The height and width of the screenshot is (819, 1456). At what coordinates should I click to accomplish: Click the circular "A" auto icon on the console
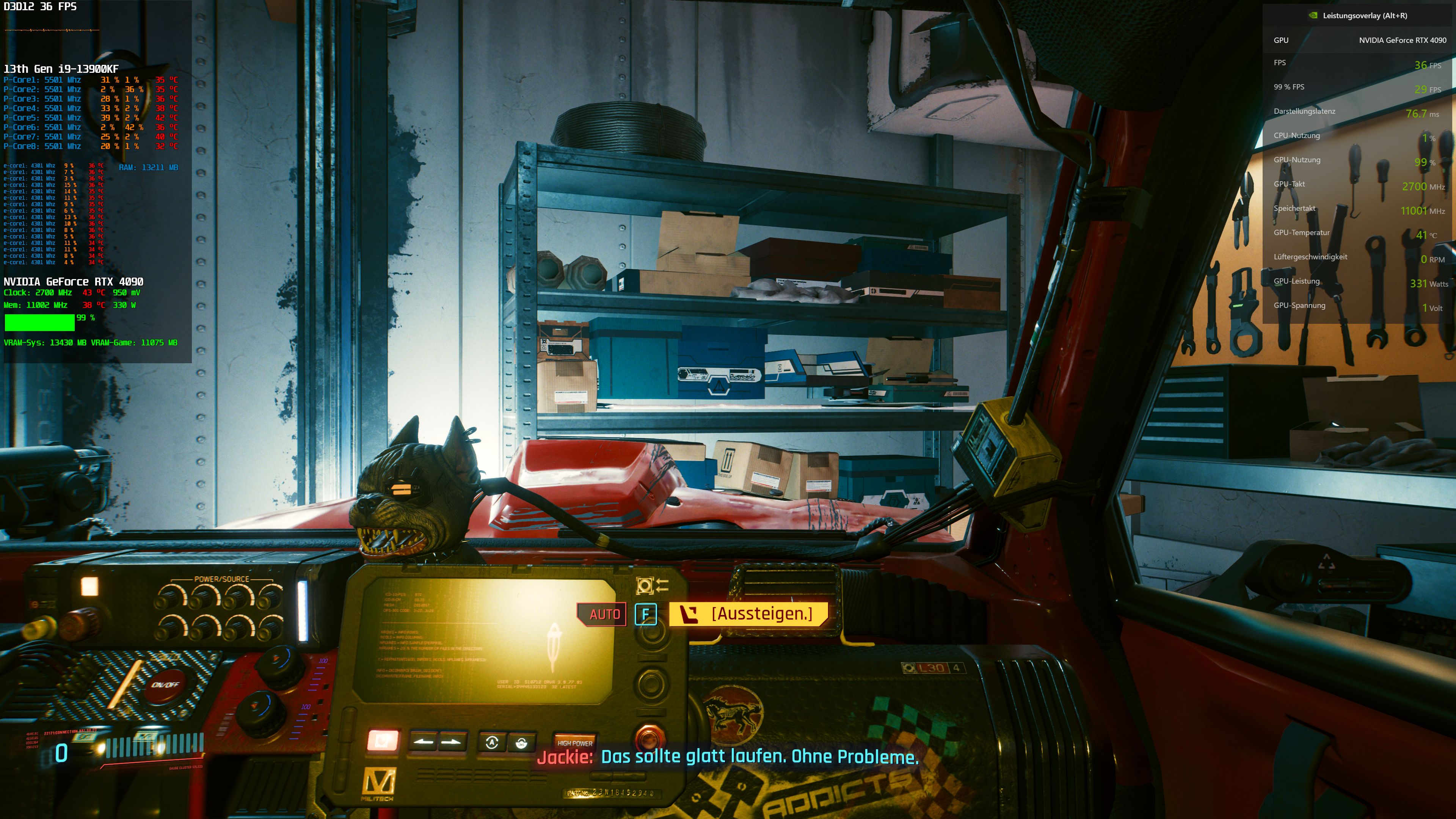[492, 743]
